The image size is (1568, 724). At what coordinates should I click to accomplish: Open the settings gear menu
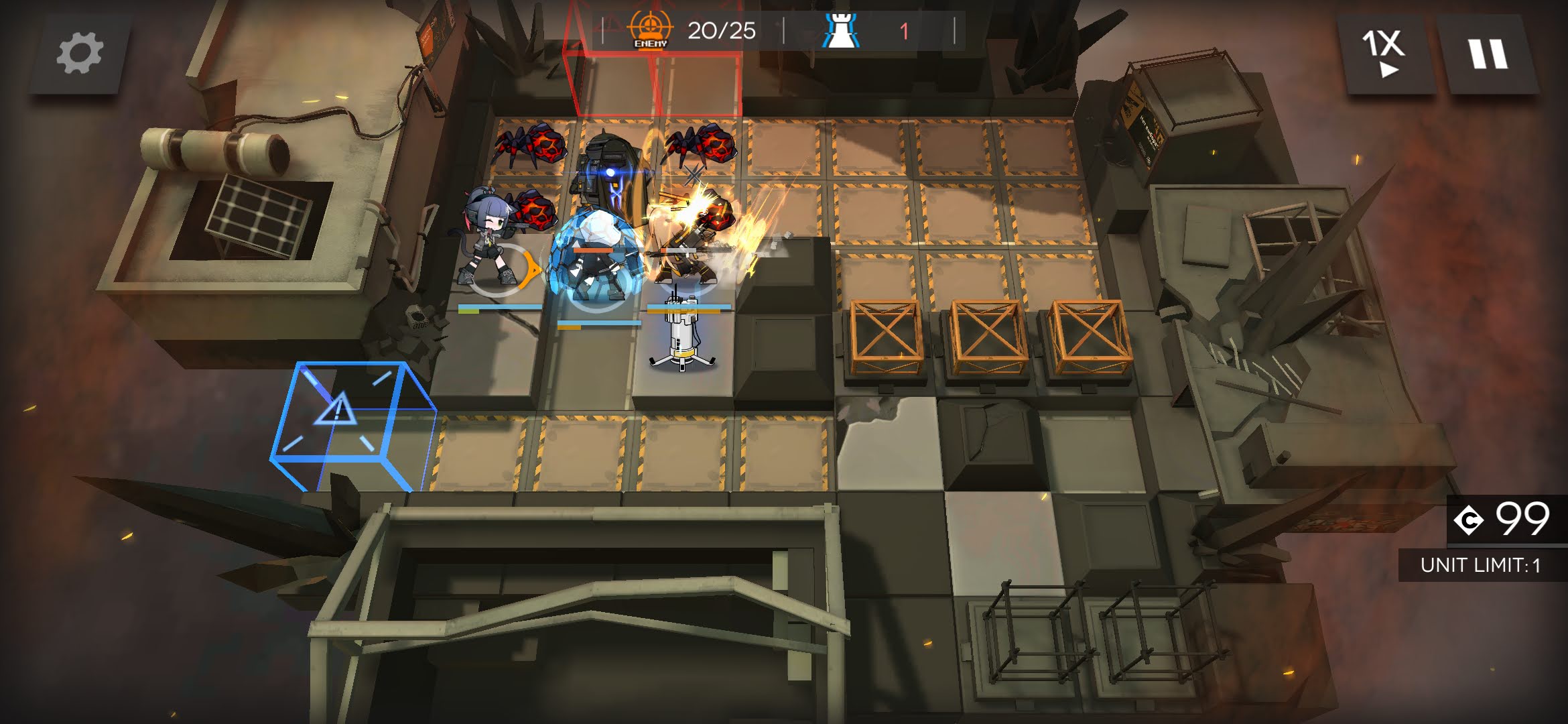(80, 54)
